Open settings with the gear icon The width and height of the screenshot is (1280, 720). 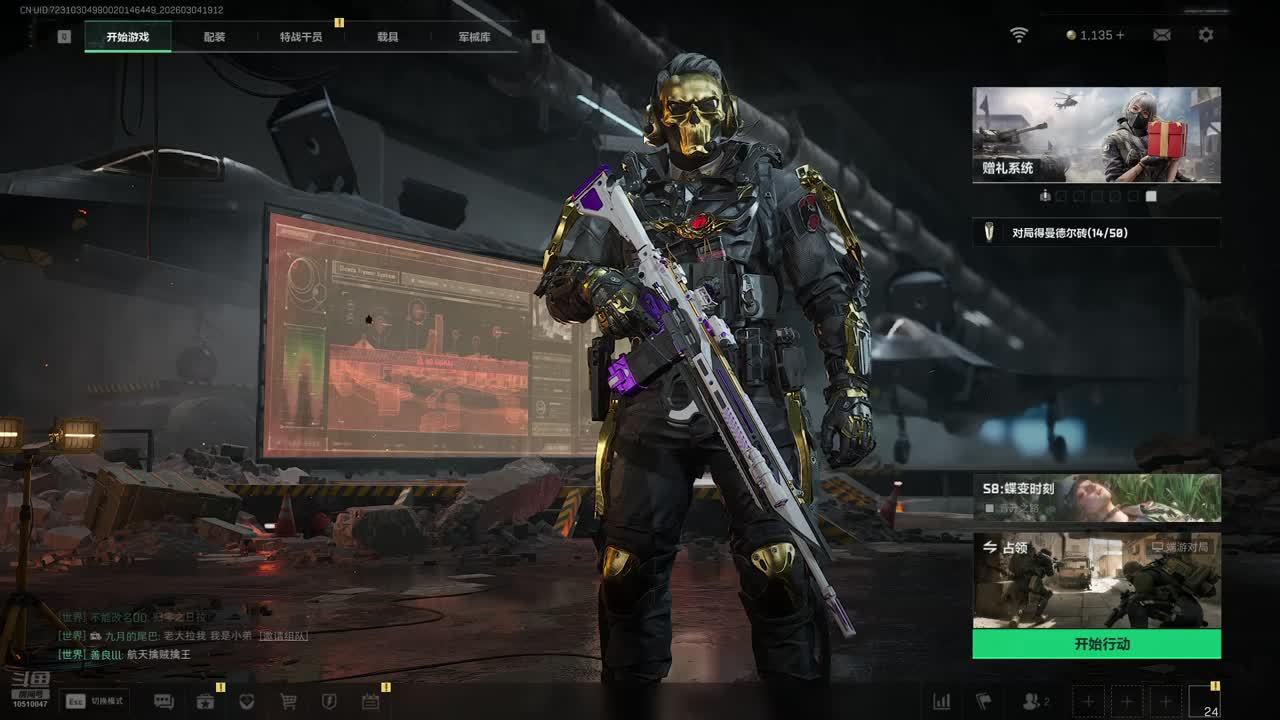1206,35
